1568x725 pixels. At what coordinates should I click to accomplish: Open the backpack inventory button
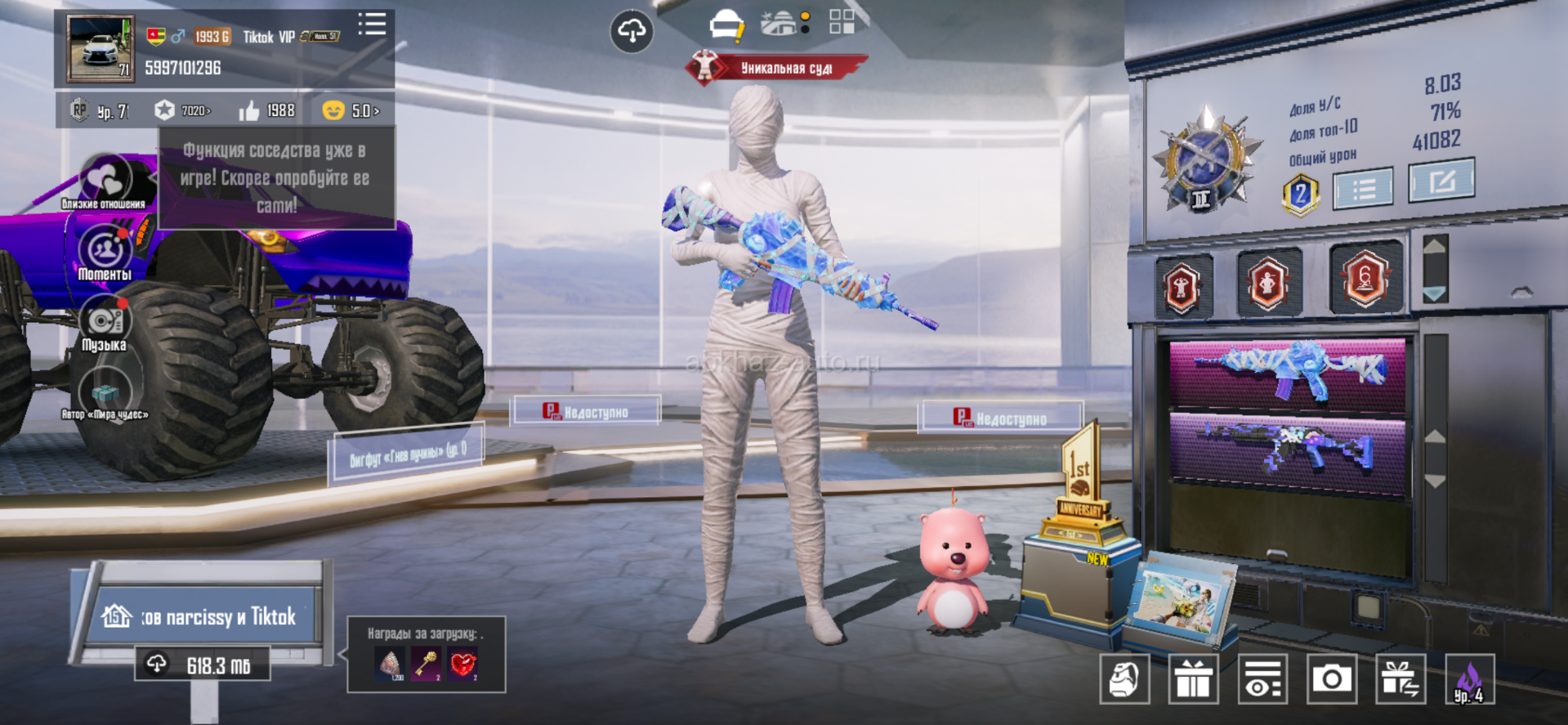coord(1124,679)
